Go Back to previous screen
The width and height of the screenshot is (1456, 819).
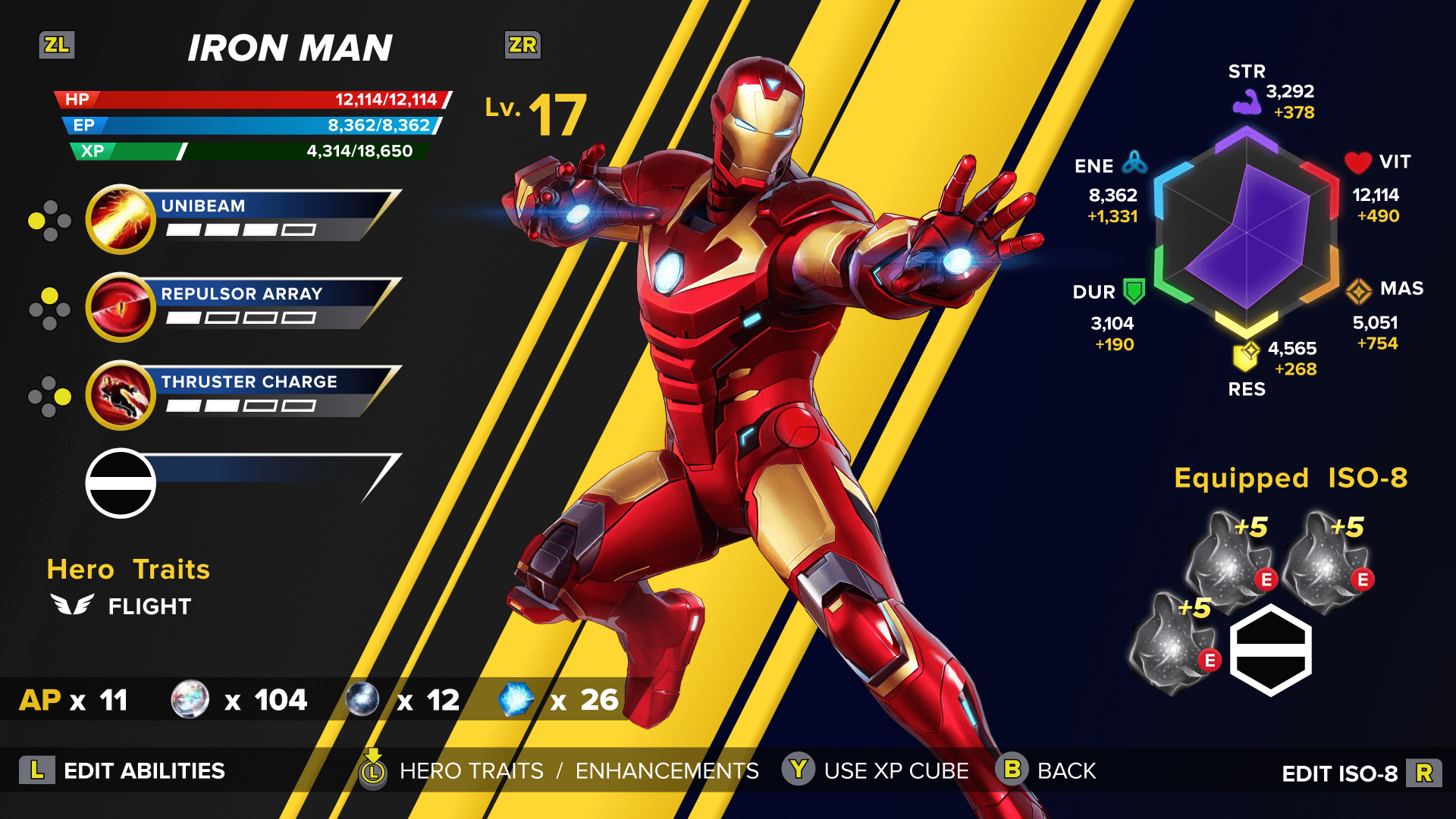pyautogui.click(x=1046, y=770)
